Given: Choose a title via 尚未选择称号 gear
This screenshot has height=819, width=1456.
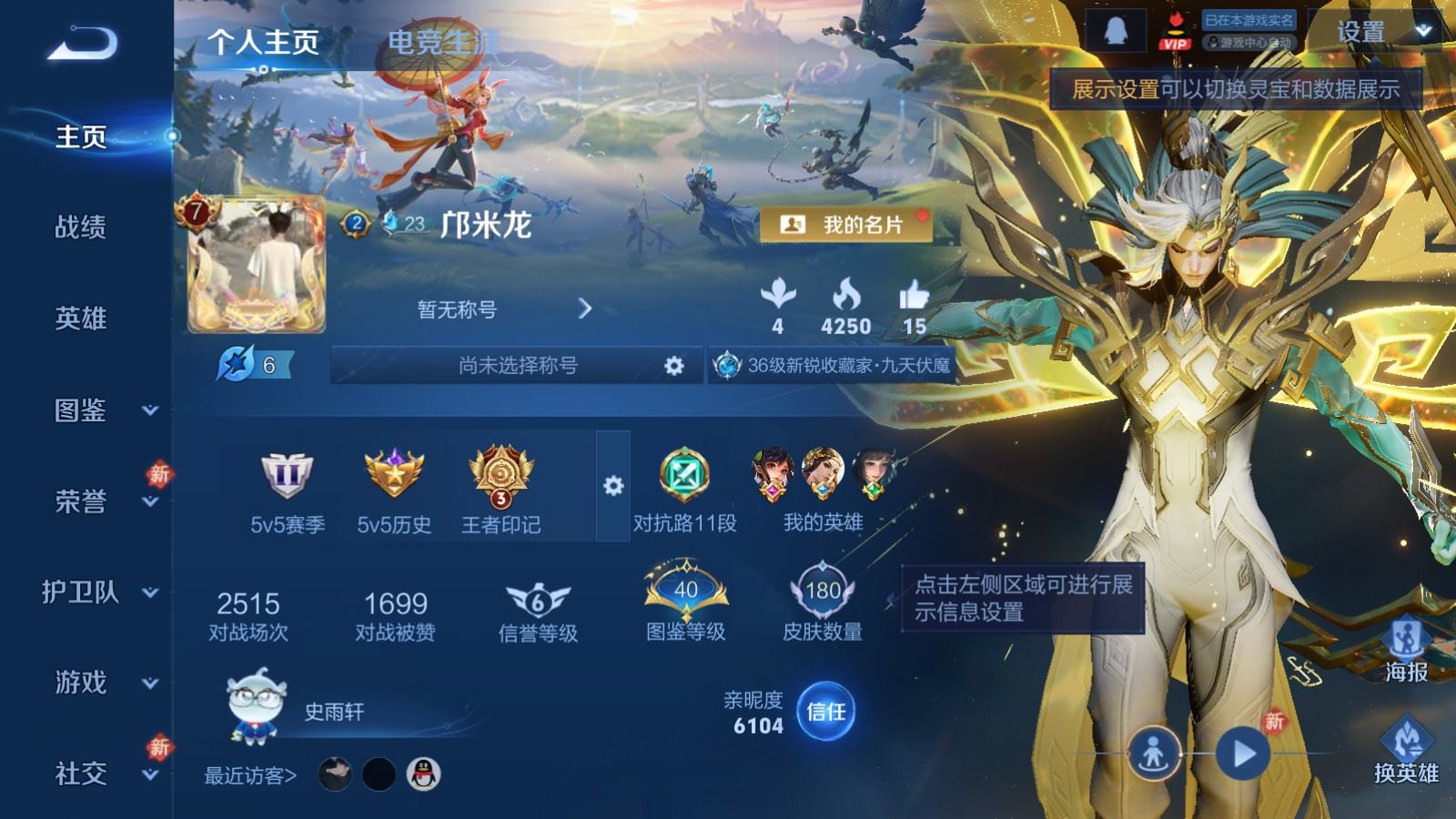Looking at the screenshot, I should 673,366.
